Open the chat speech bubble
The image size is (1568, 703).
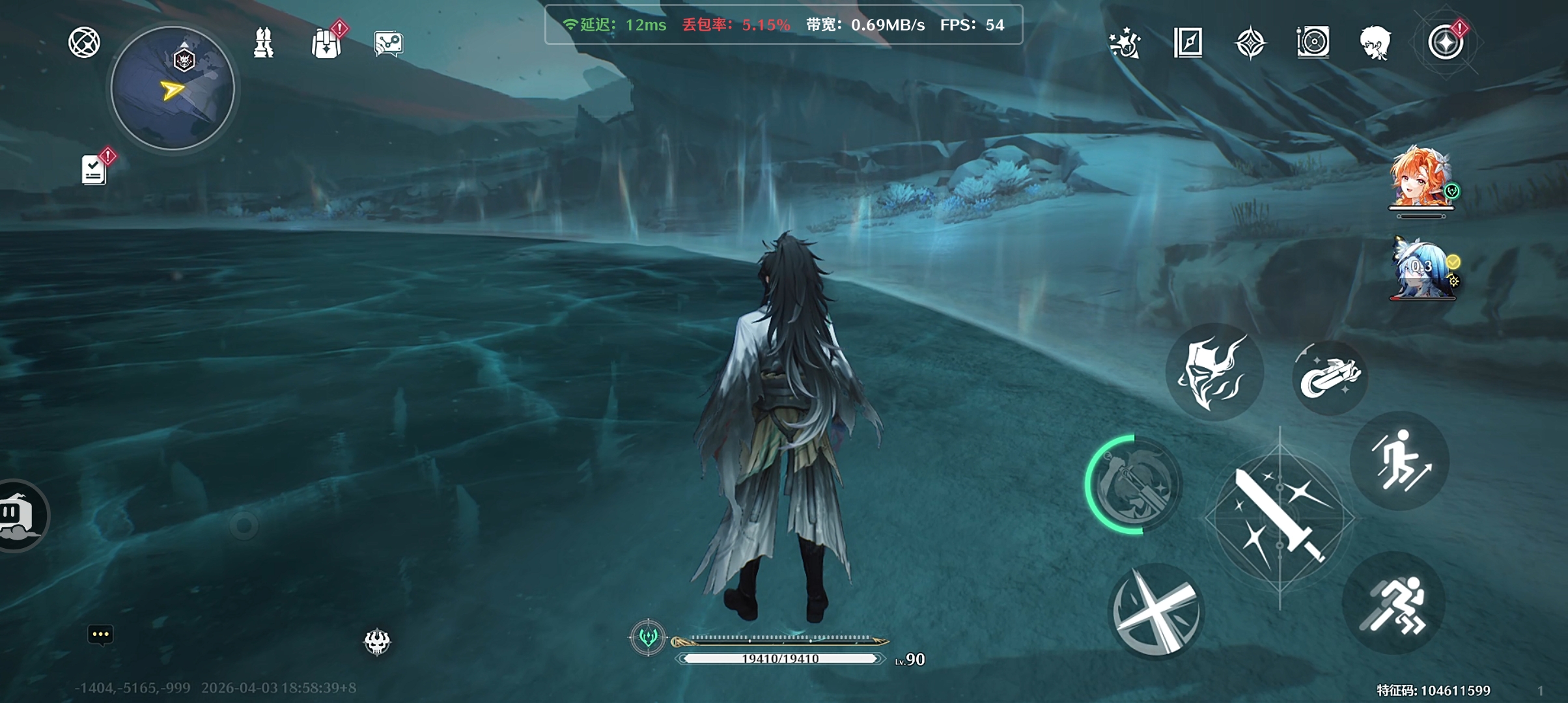point(100,635)
